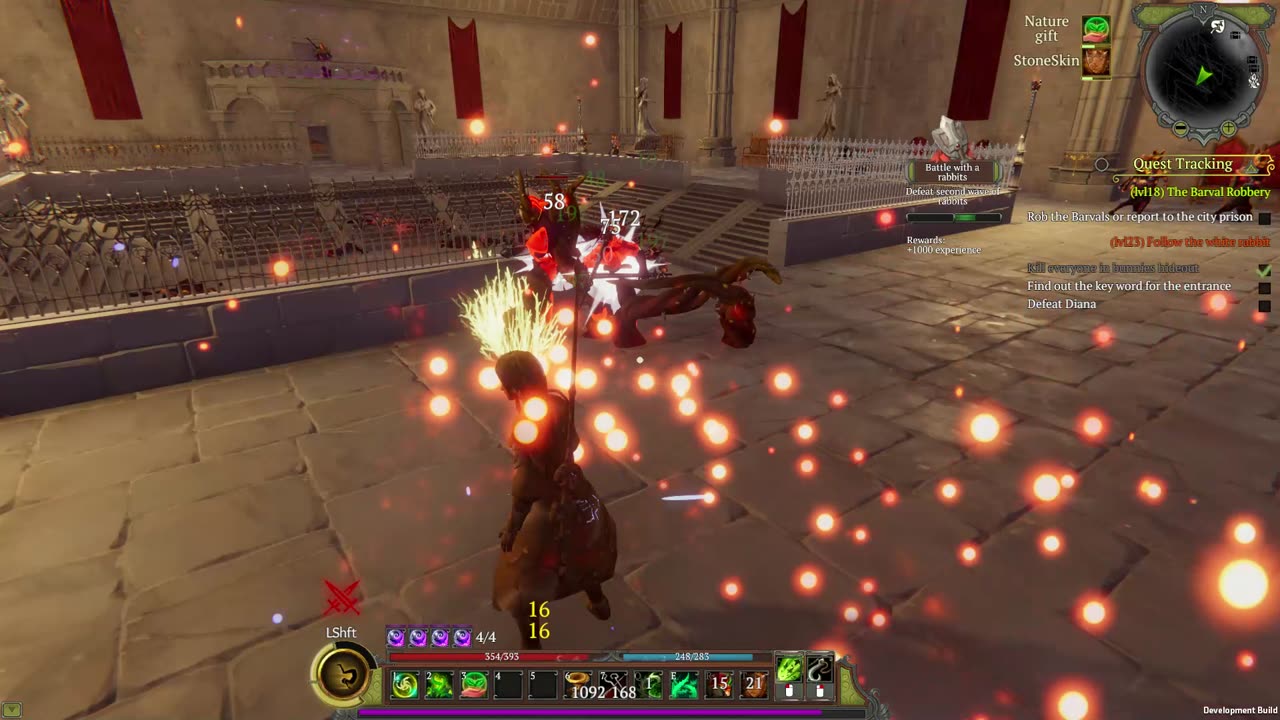1280x720 pixels.
Task: Trigger the green thorn ability on E
Action: point(685,685)
